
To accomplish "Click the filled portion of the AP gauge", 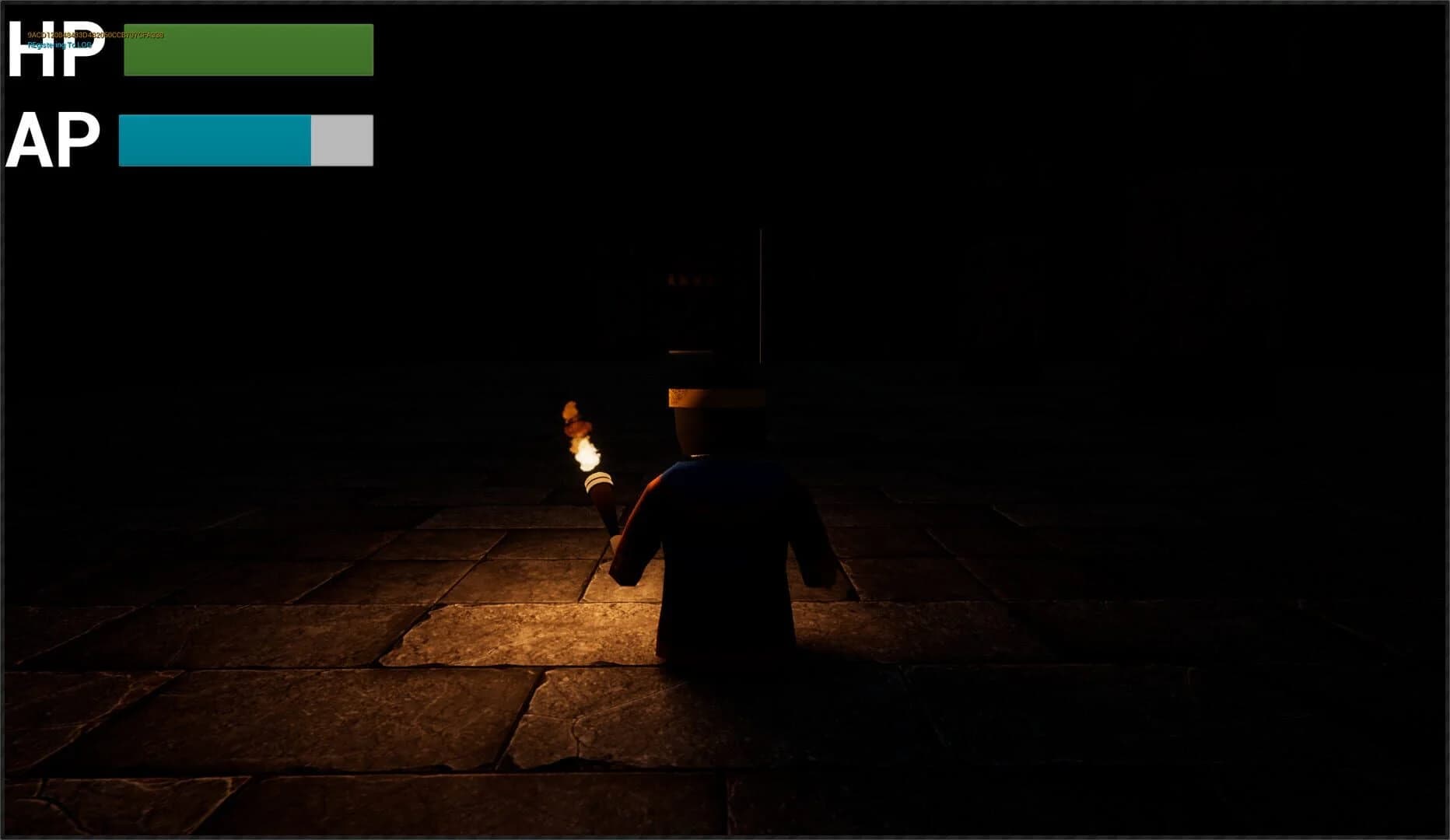I will pos(214,139).
